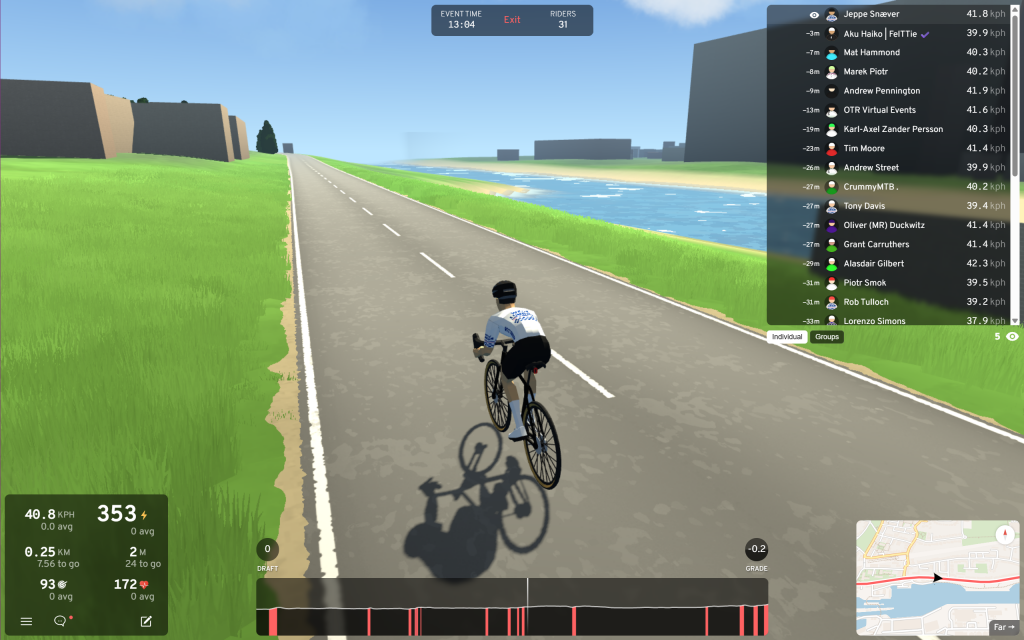Exit the event using the red Exit button
The image size is (1024, 640).
(512, 20)
